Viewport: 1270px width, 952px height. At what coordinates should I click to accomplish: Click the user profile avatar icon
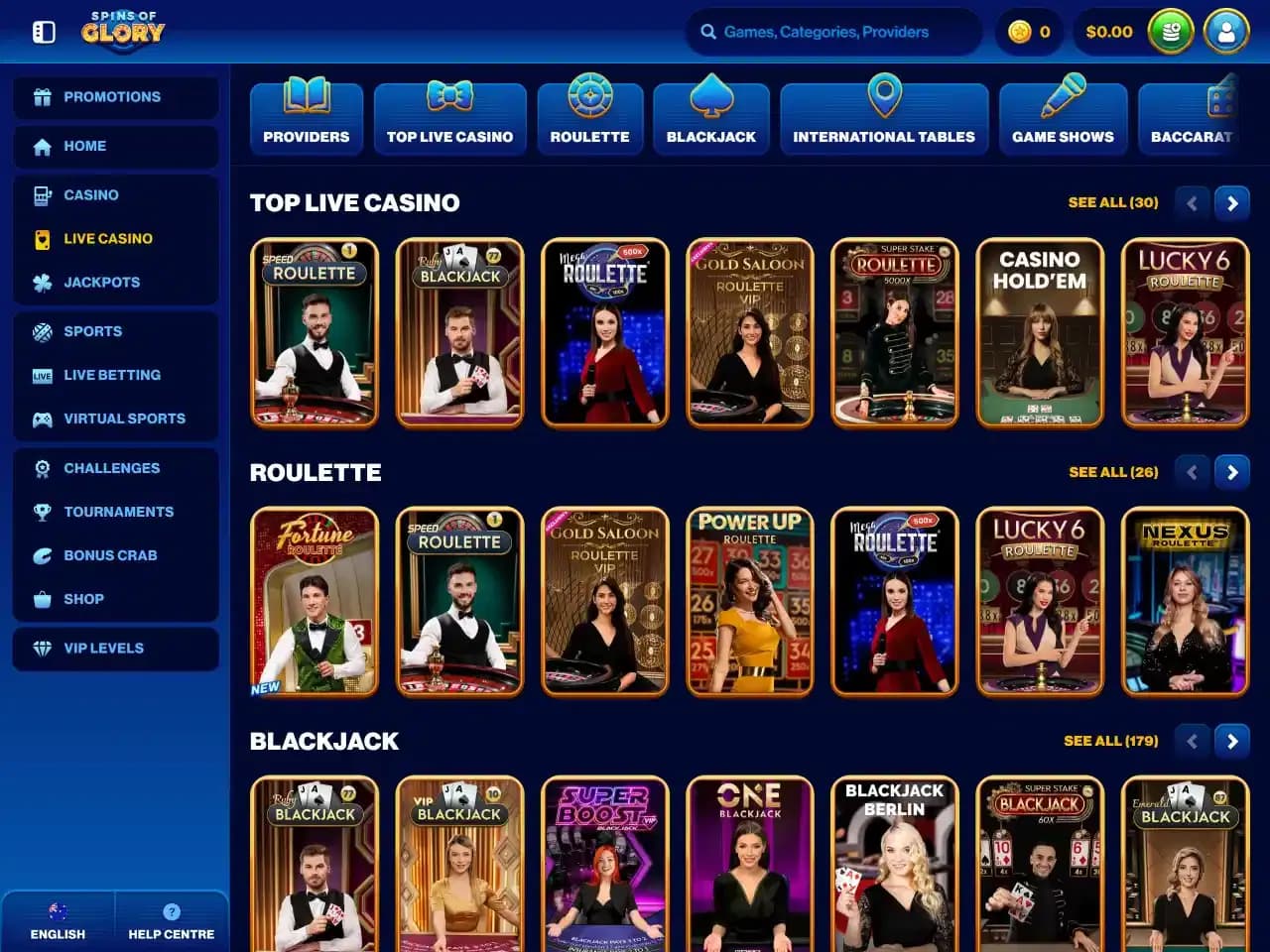coord(1226,31)
